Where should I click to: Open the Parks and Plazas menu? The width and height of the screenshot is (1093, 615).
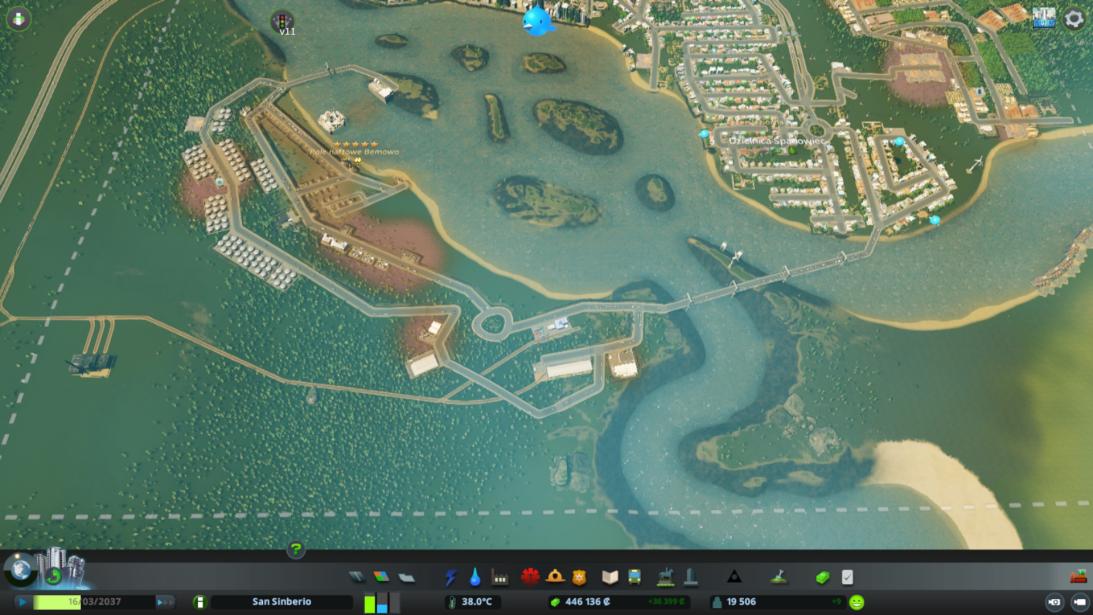pyautogui.click(x=665, y=577)
